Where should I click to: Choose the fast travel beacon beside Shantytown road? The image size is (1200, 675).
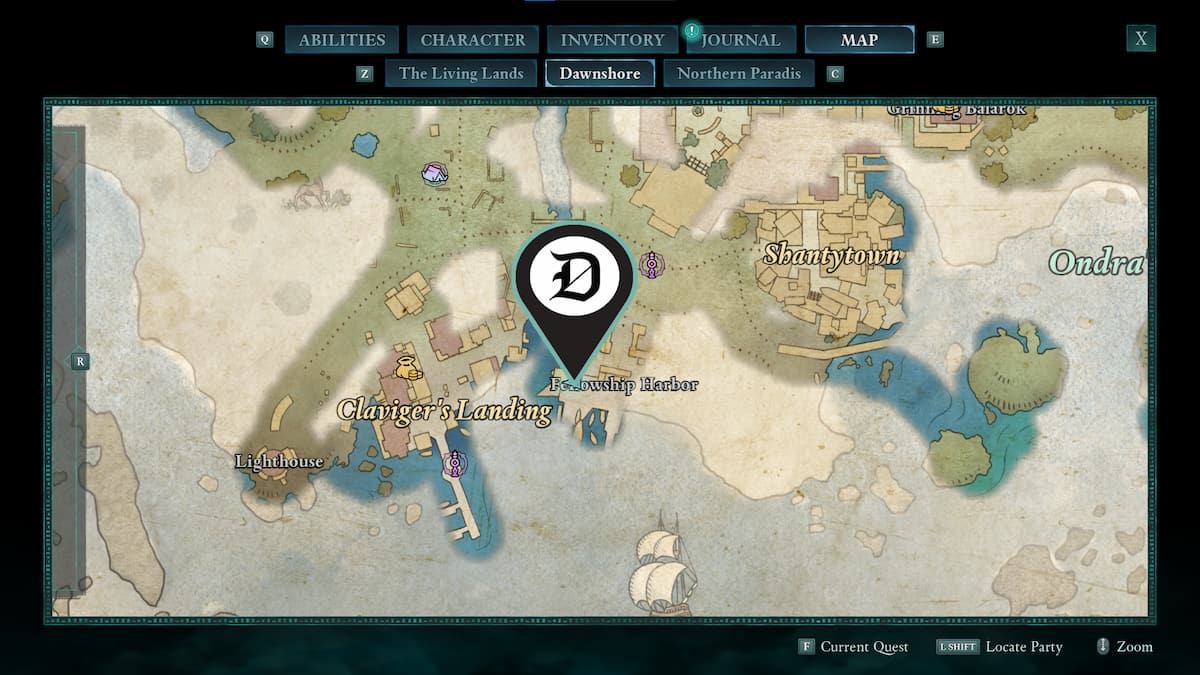click(652, 265)
